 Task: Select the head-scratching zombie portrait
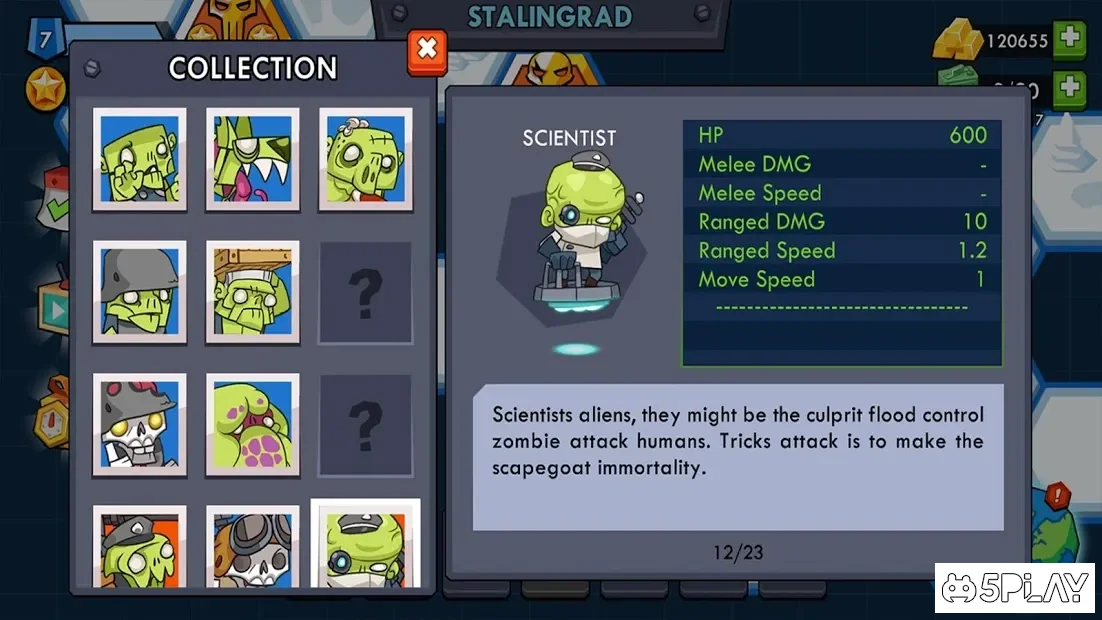click(x=140, y=159)
